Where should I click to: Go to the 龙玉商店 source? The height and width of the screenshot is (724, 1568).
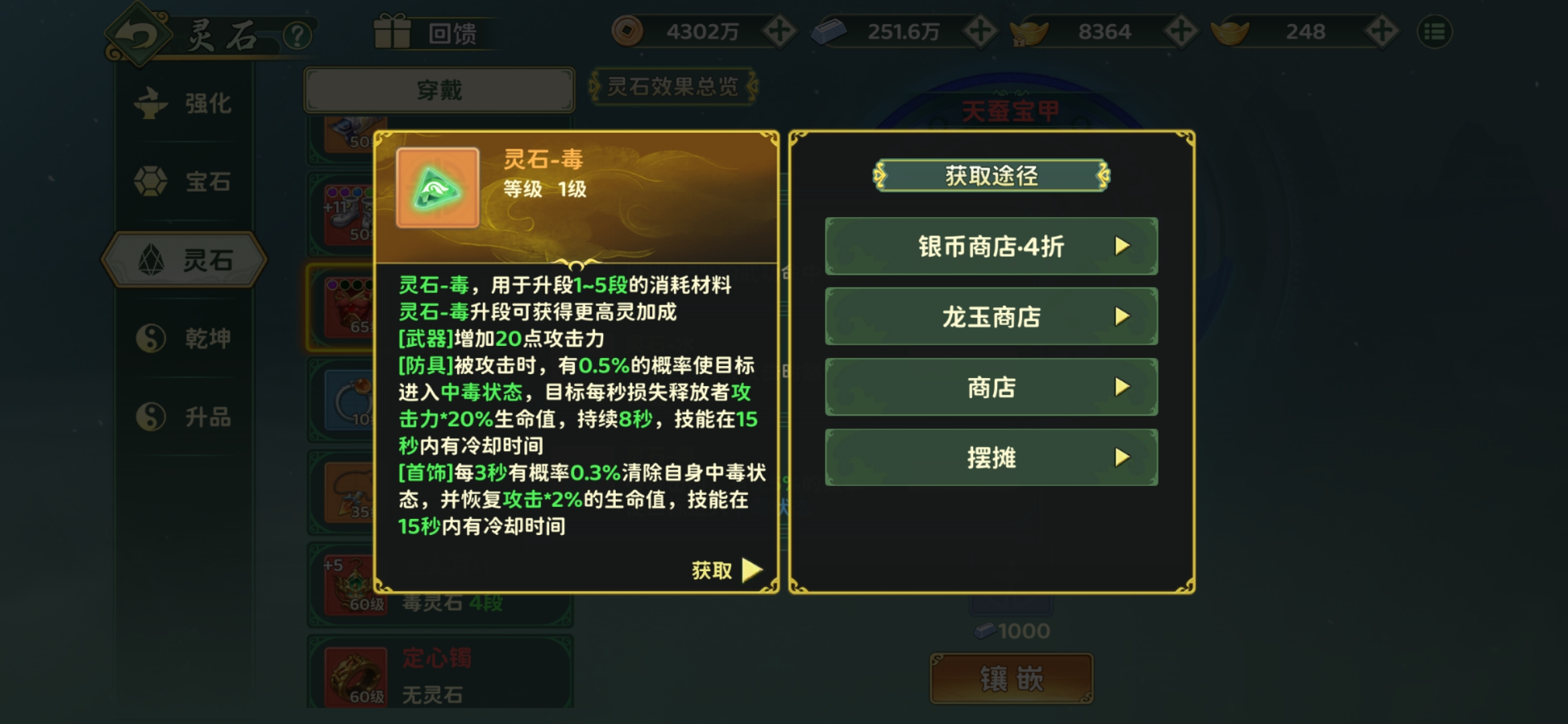click(x=991, y=317)
